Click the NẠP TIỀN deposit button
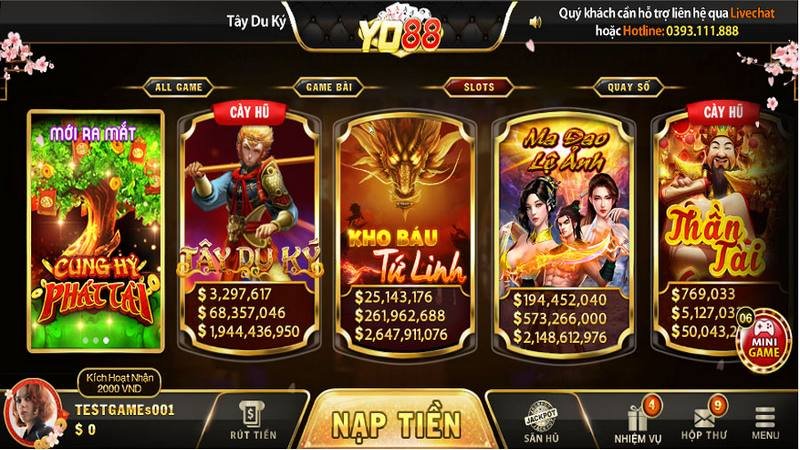The height and width of the screenshot is (450, 800). coord(397,420)
